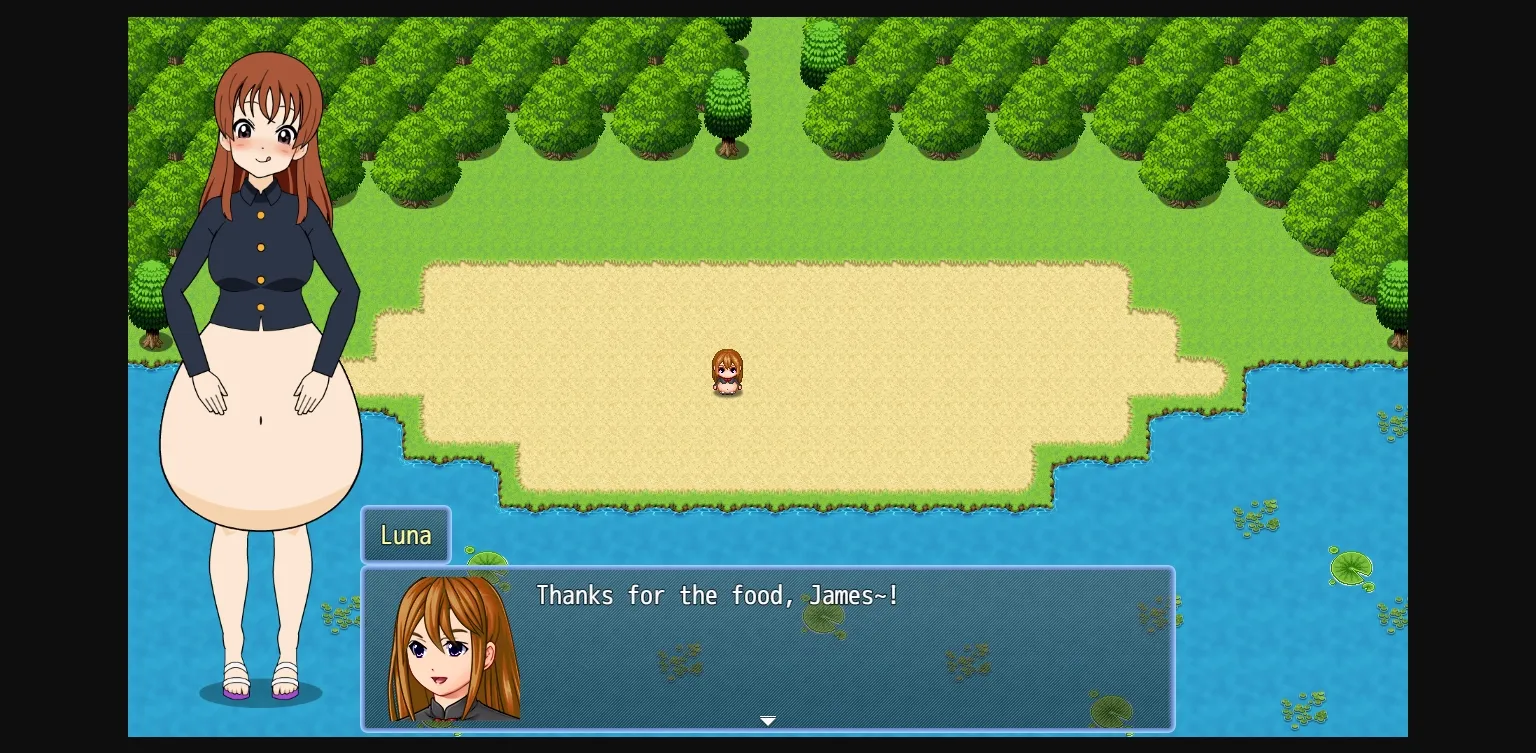
Task: Advance dialogue via the down arrow indicator
Action: [x=768, y=720]
